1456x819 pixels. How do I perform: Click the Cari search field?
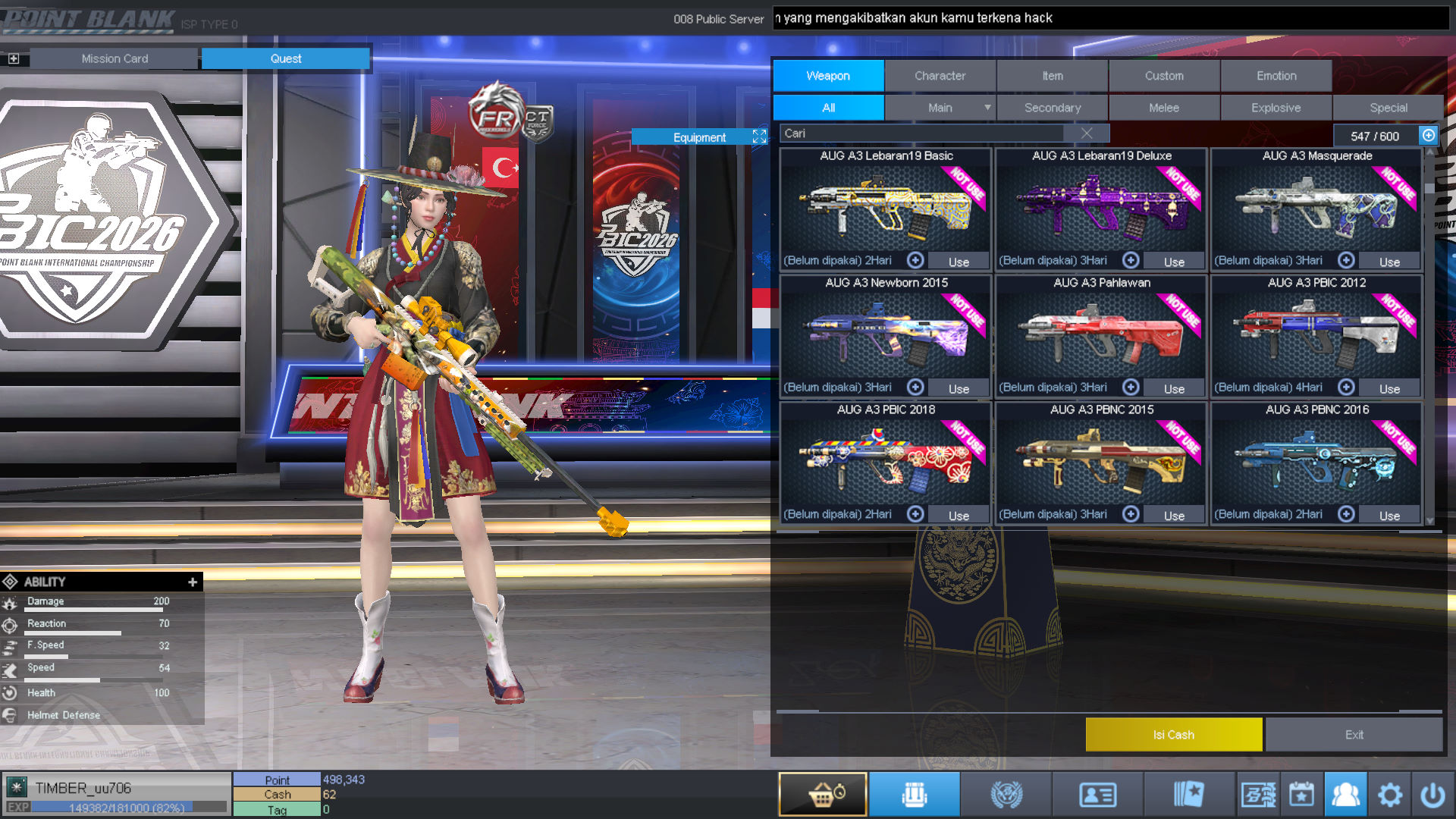click(x=921, y=133)
